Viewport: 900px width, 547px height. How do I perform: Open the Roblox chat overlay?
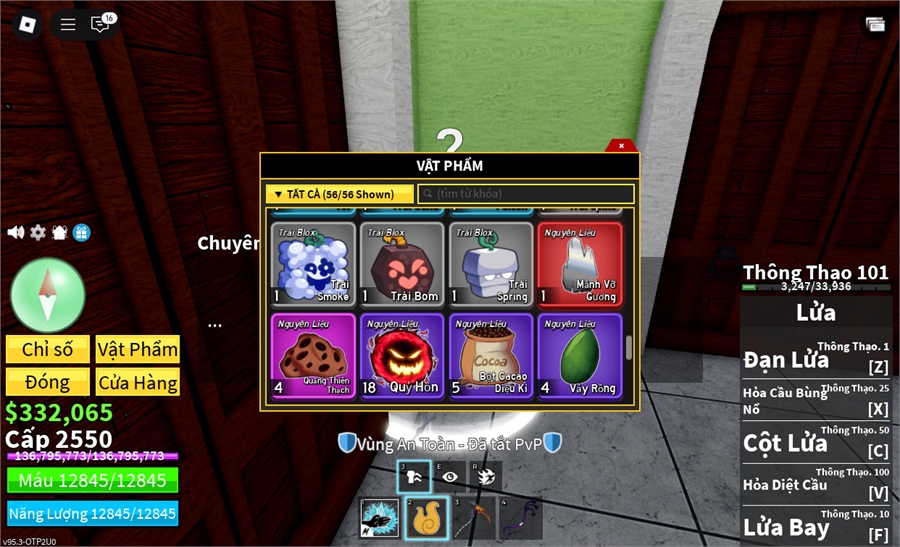100,24
